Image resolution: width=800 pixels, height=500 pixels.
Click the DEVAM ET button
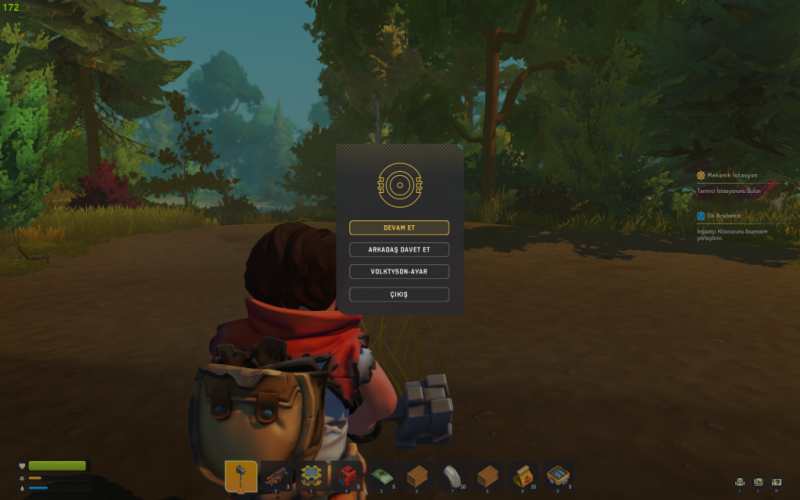[x=399, y=228]
